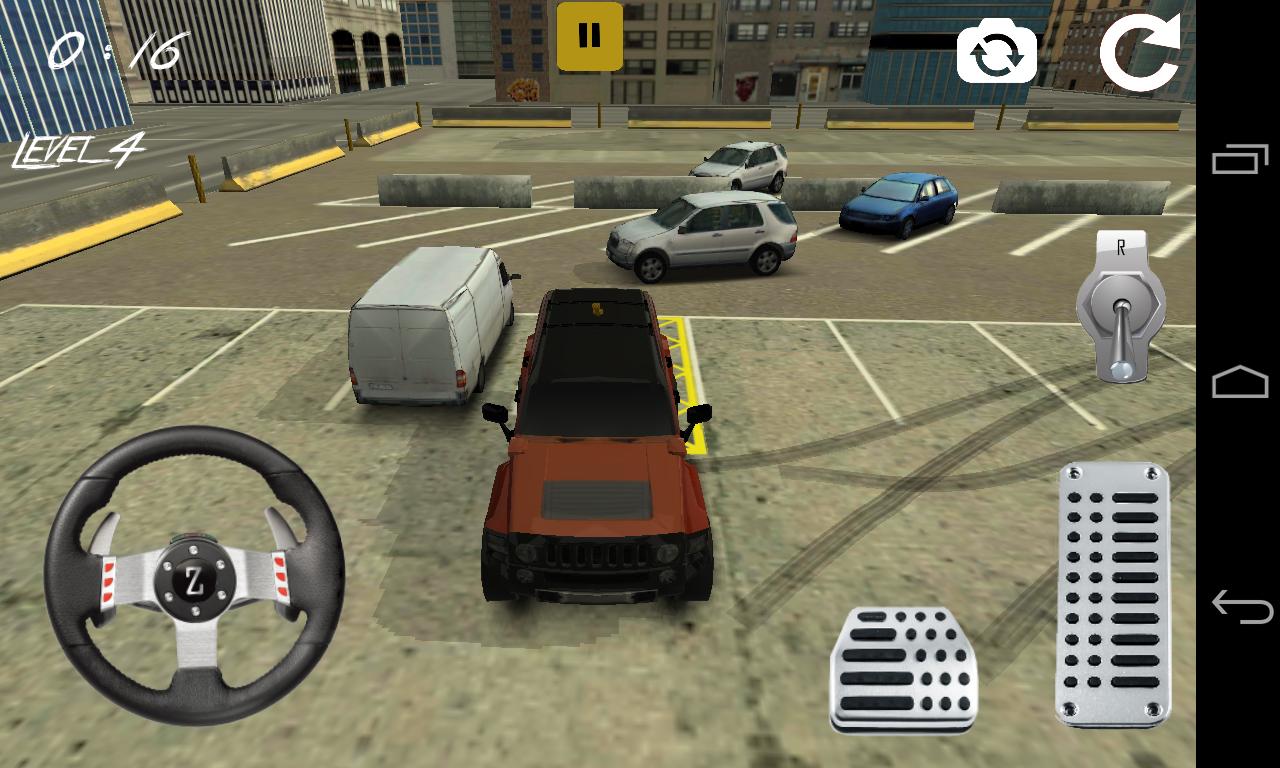Hit the wide brake pedal
Viewport: 1280px width, 768px height.
point(903,669)
